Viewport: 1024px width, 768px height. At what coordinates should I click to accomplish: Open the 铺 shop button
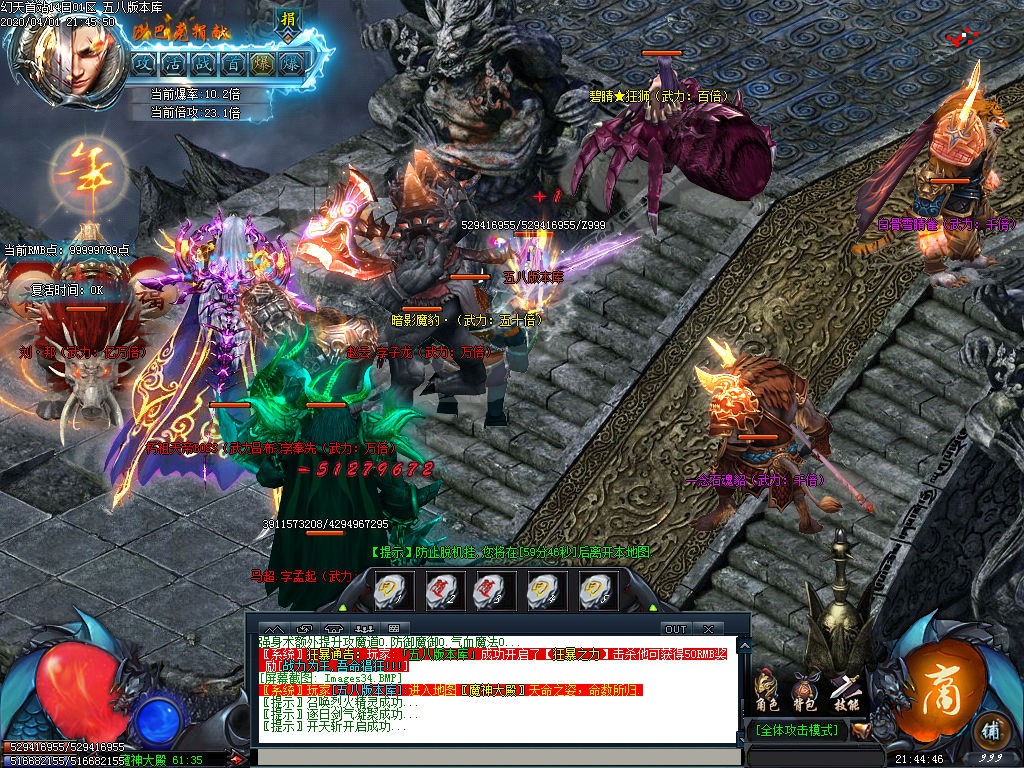tap(989, 727)
